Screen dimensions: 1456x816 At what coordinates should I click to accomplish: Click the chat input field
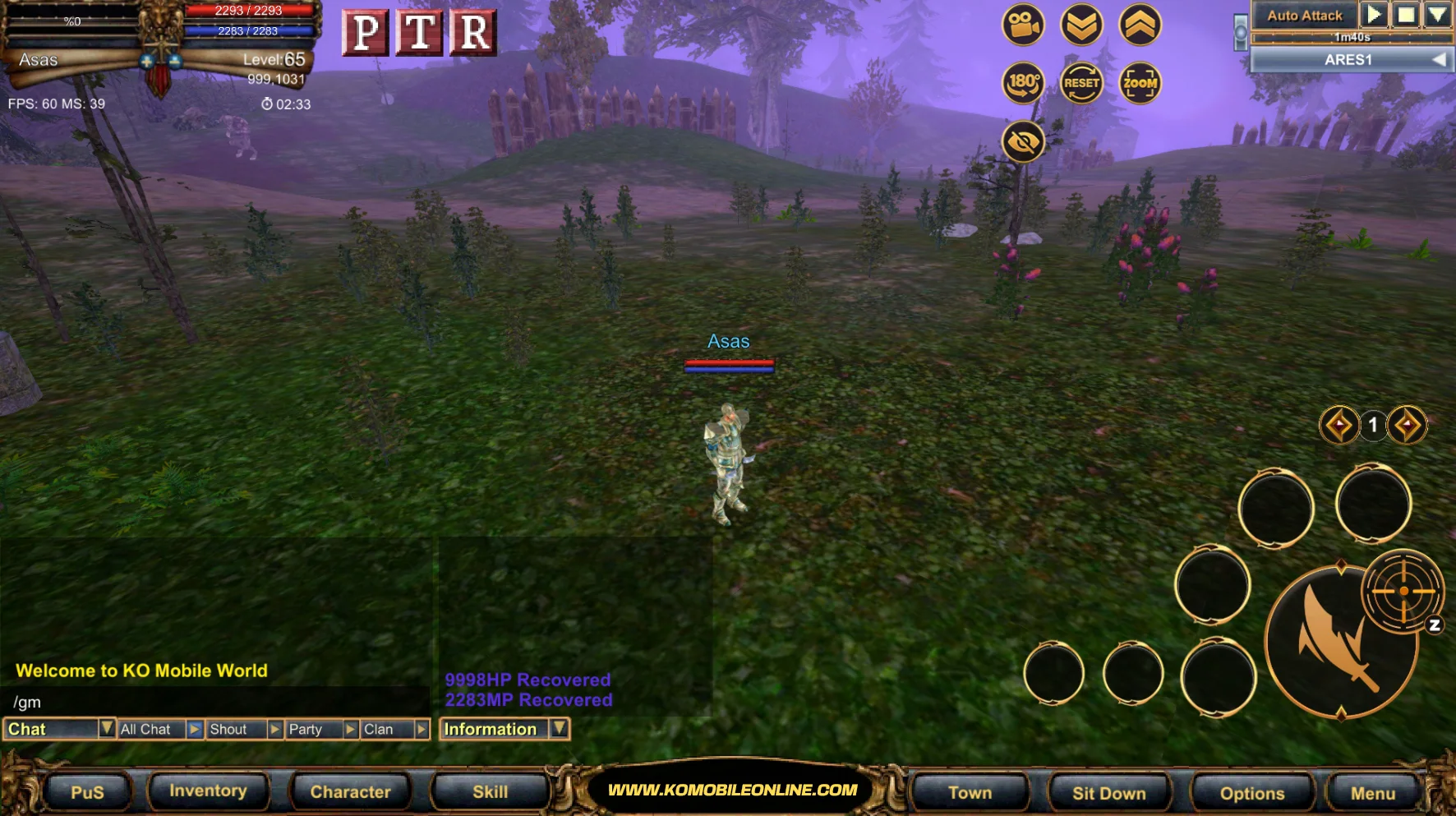[x=214, y=702]
